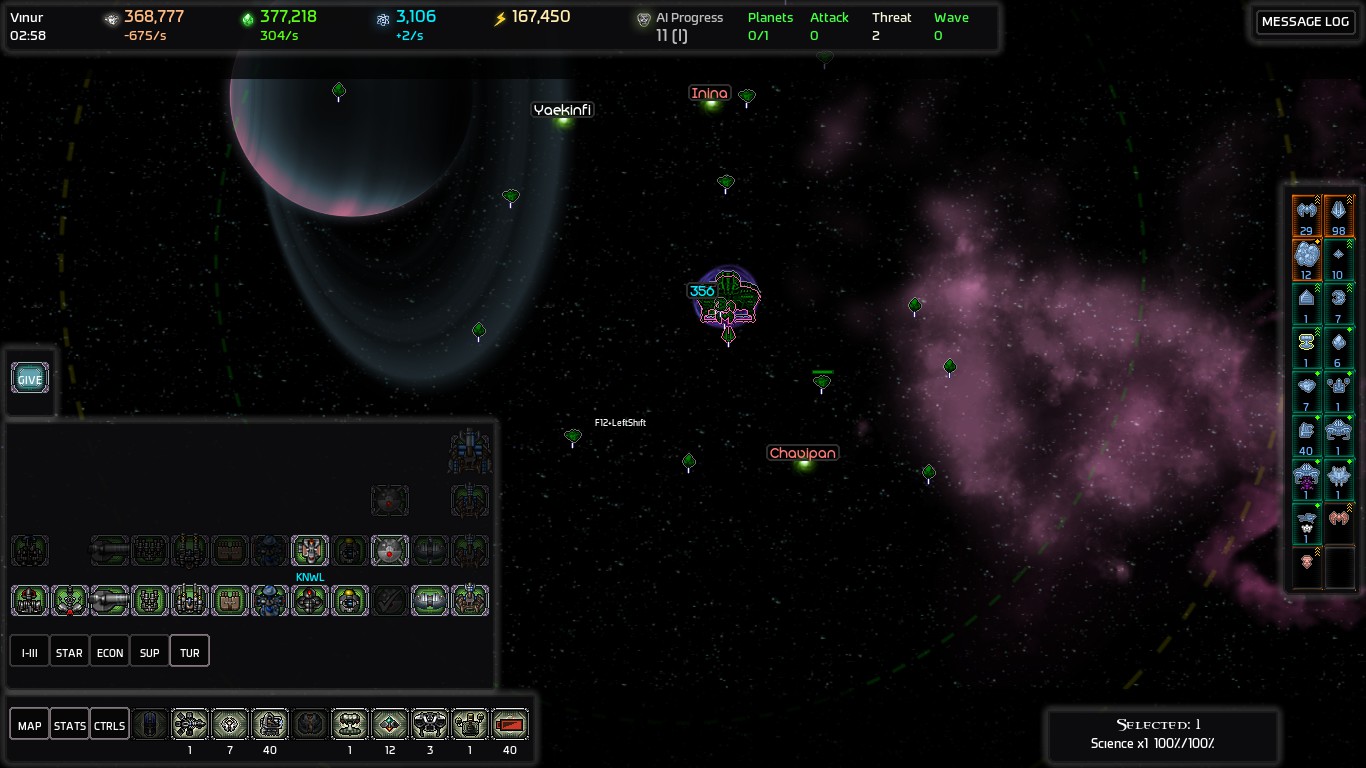1366x768 pixels.
Task: Choose the brown fortress wall turret in bottom row
Action: [x=230, y=600]
